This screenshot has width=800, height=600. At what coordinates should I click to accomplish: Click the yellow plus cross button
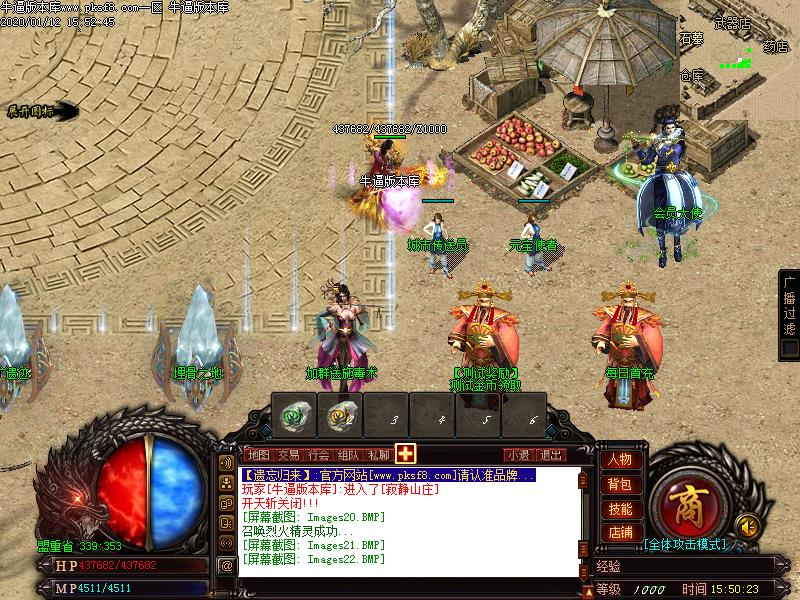pyautogui.click(x=406, y=453)
